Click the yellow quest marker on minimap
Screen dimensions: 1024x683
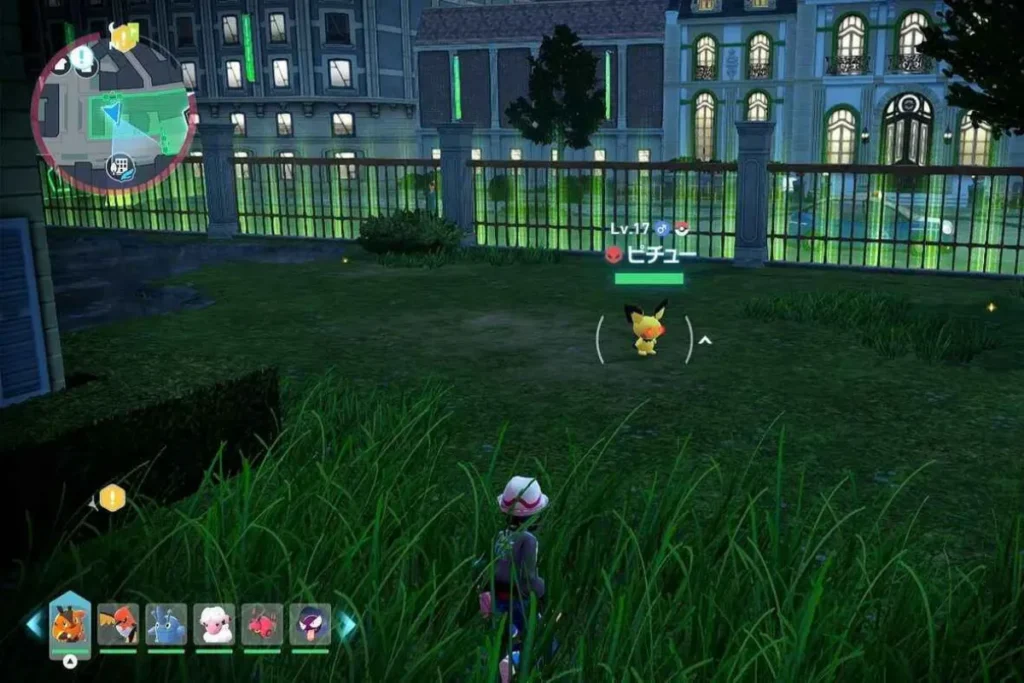tap(124, 36)
